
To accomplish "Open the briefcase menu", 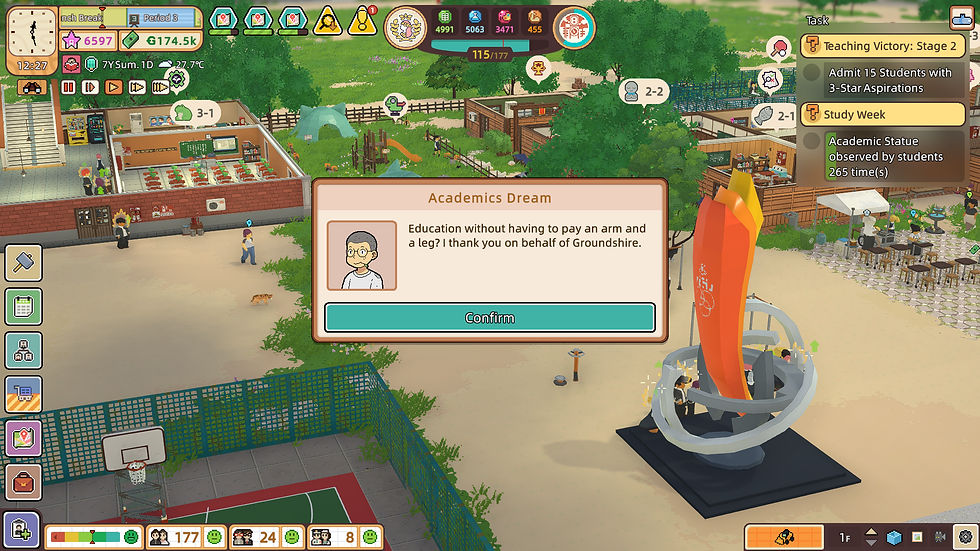I will (23, 482).
